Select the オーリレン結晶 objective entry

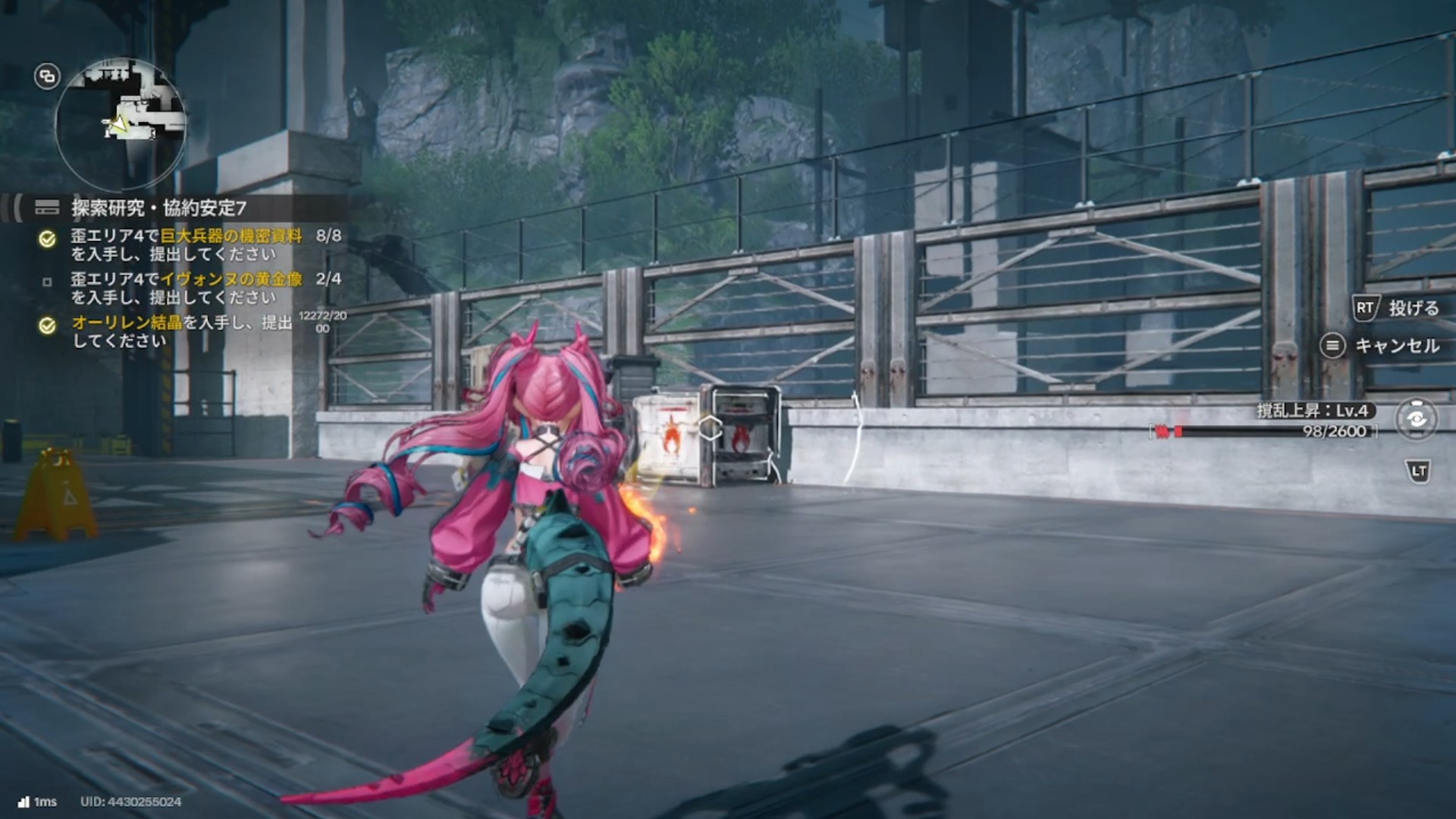tap(182, 331)
